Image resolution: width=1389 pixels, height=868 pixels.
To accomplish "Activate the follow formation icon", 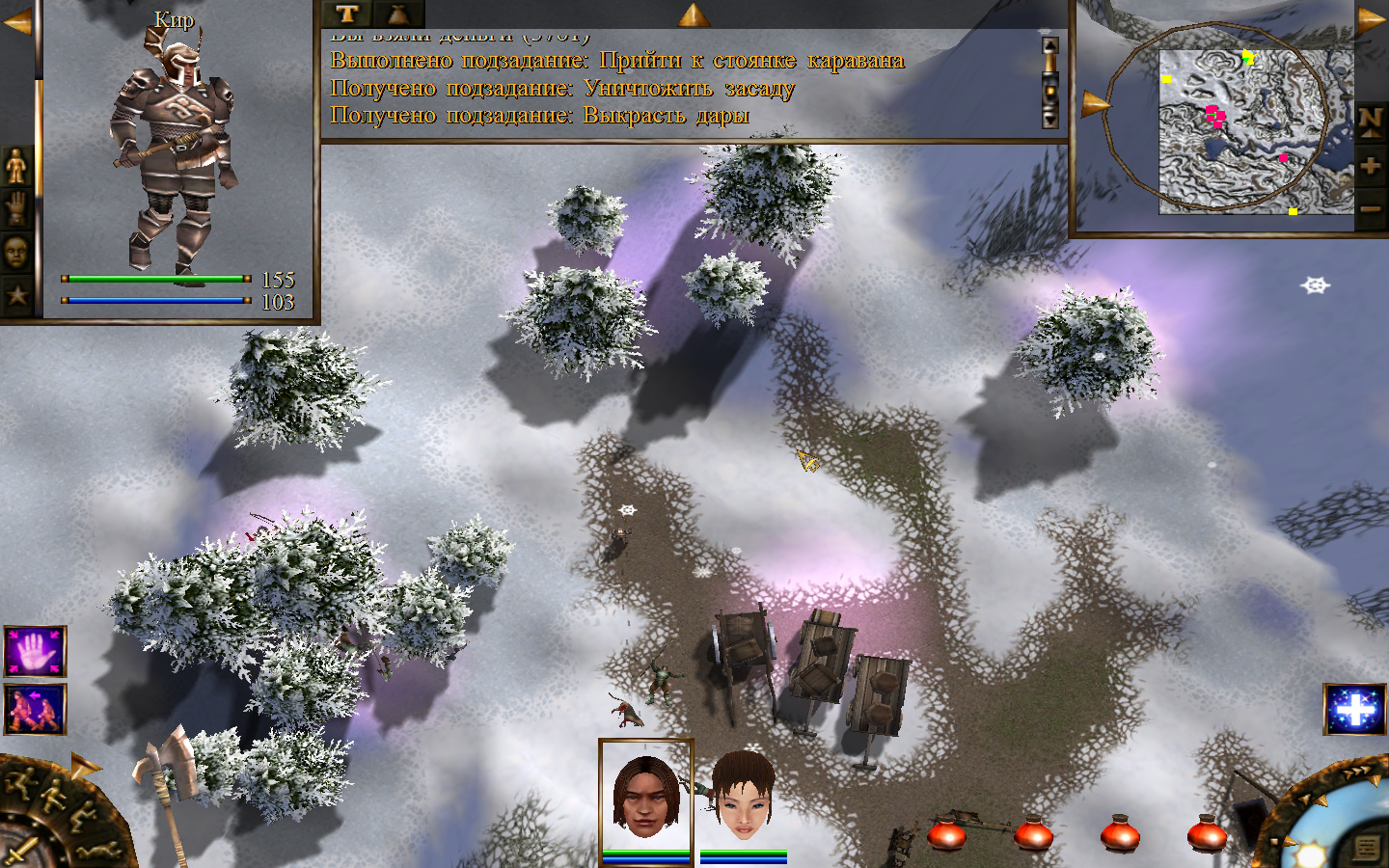I will tap(36, 709).
